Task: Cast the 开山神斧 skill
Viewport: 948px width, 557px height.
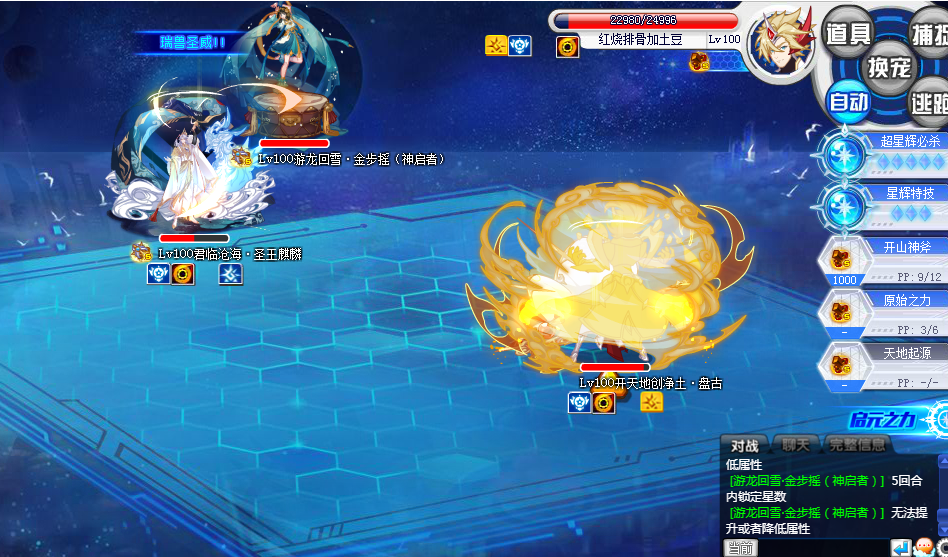Action: tap(885, 261)
